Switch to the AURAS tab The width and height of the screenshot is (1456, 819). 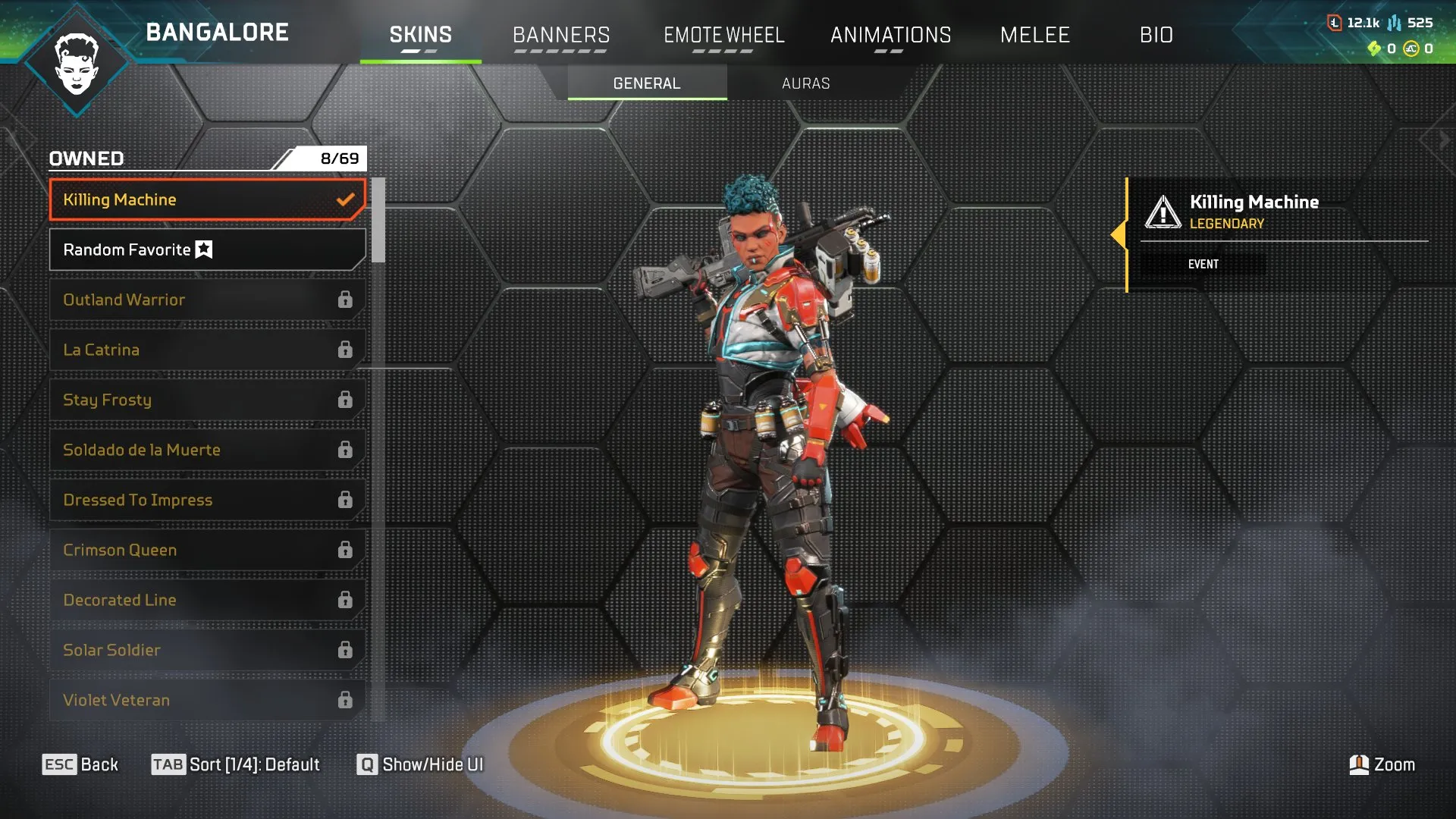pos(806,83)
